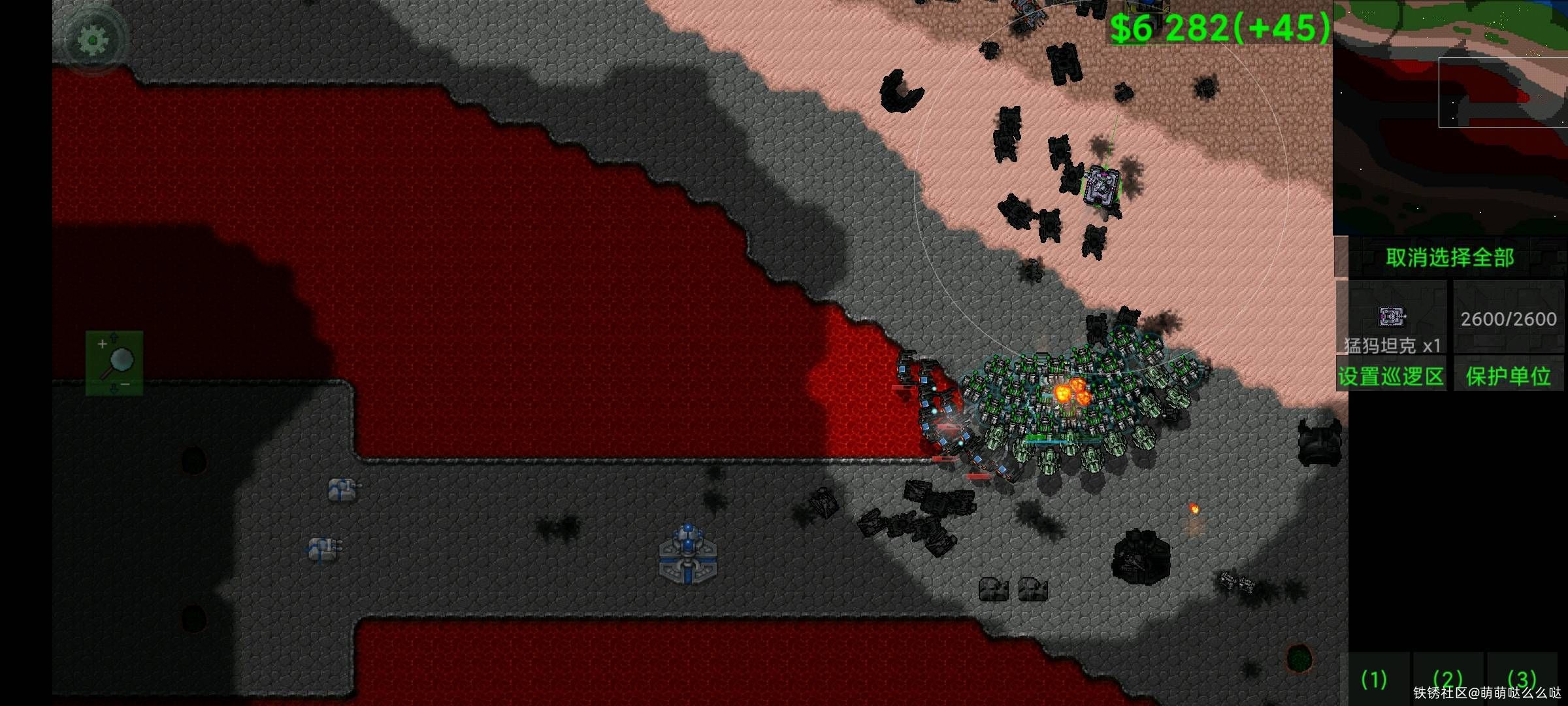Deselect all units with 取消选择全部
The image size is (1568, 706).
click(1450, 258)
